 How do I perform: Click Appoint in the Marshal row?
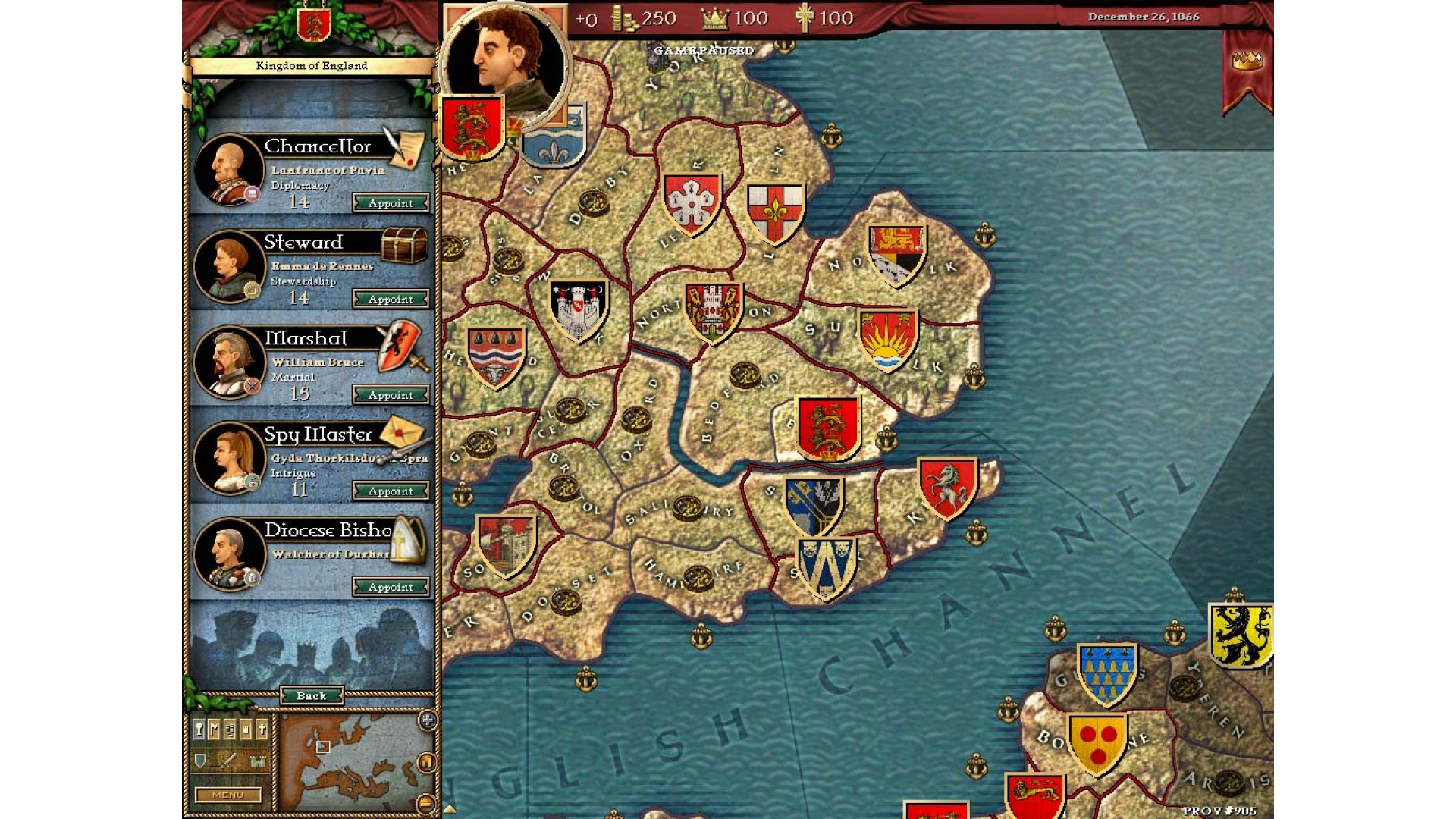[391, 395]
